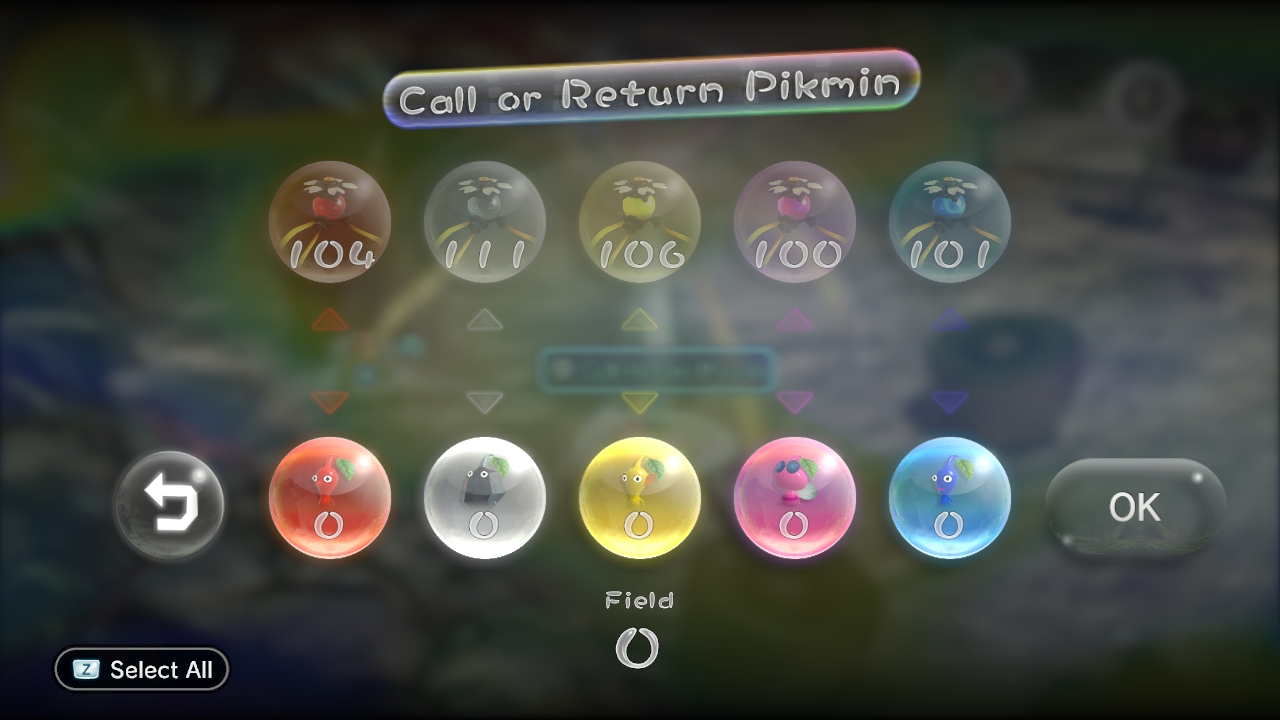Viewport: 1280px width, 720px height.
Task: Click the red Onion showing 104
Action: click(x=330, y=222)
